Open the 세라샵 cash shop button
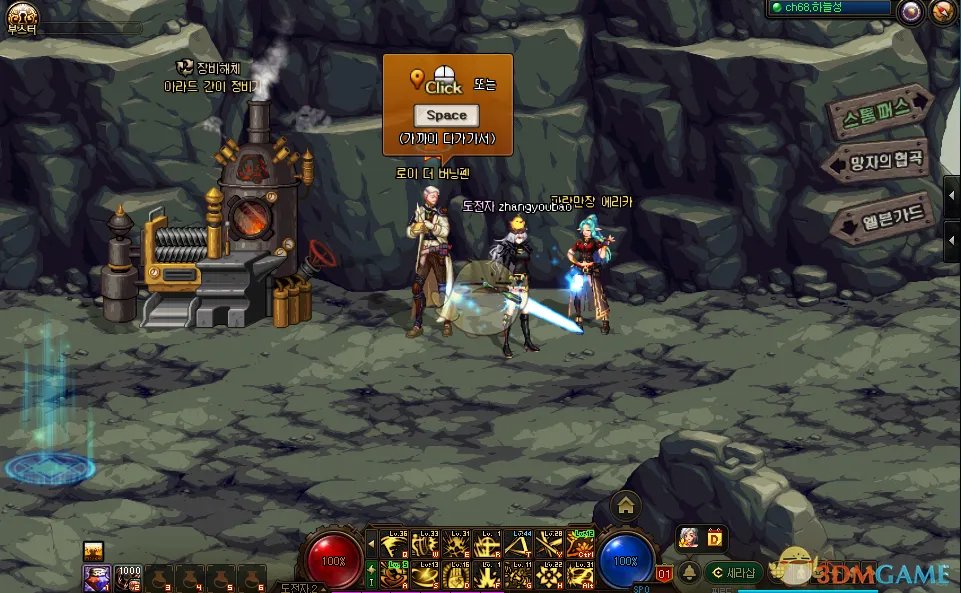The image size is (961, 593). (734, 572)
